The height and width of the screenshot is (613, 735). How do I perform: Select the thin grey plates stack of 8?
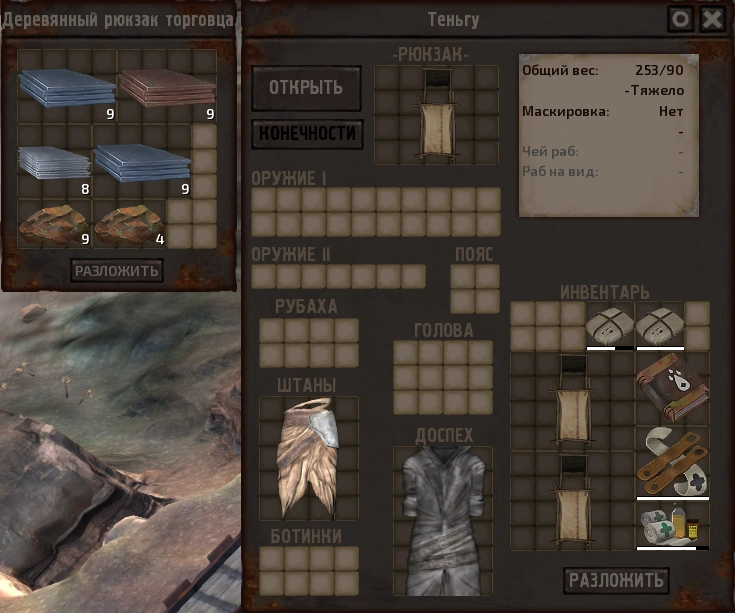(x=54, y=164)
